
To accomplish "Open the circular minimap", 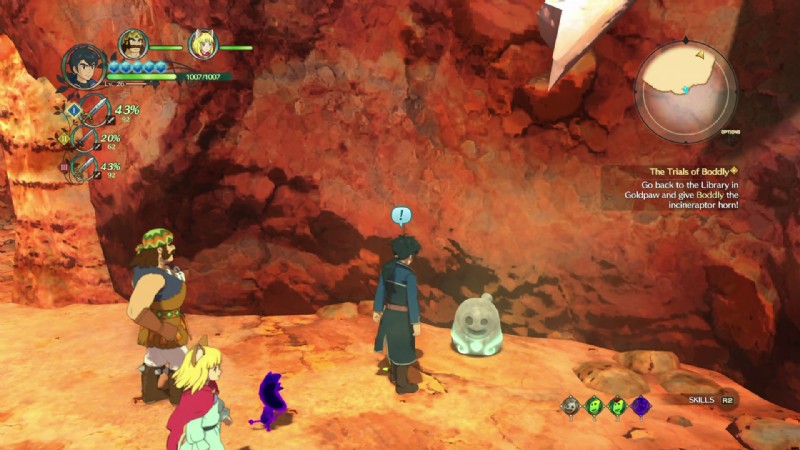I will pyautogui.click(x=687, y=92).
